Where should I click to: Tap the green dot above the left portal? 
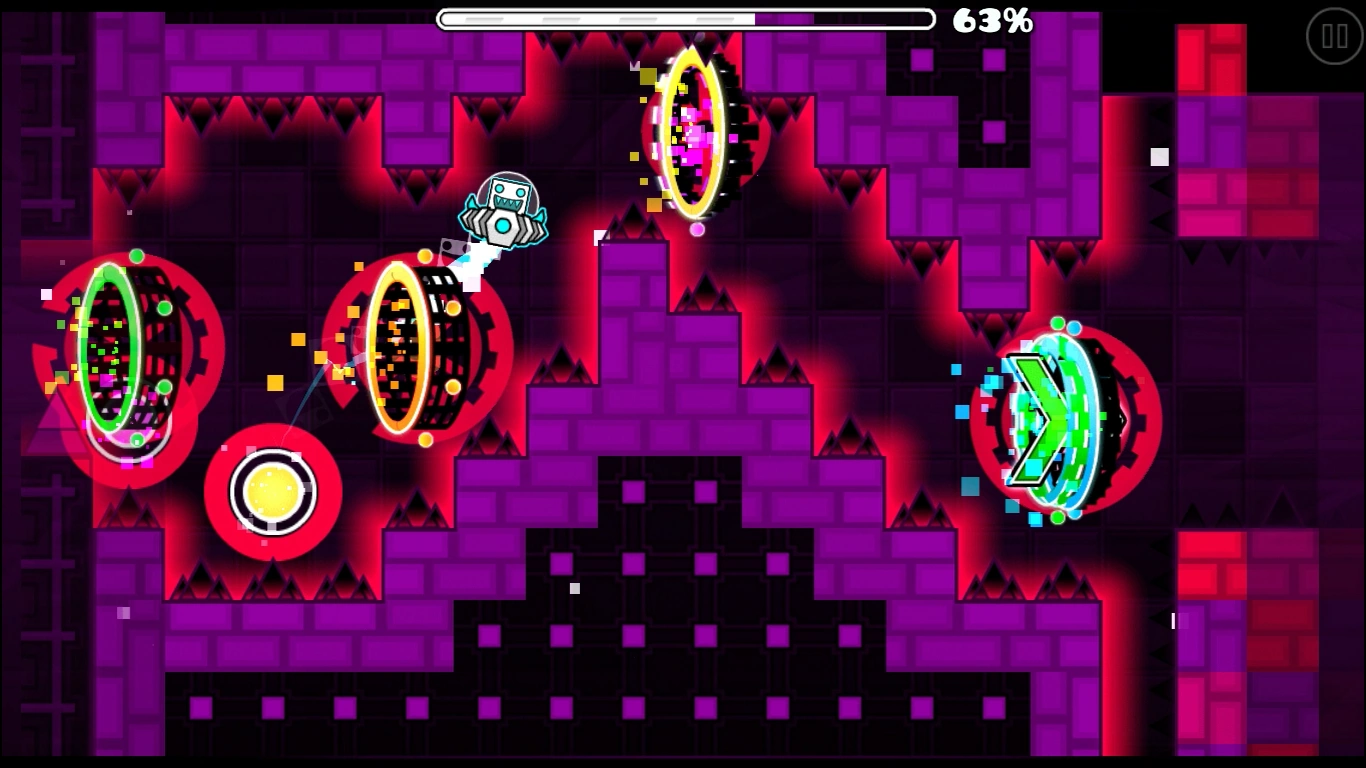[136, 258]
